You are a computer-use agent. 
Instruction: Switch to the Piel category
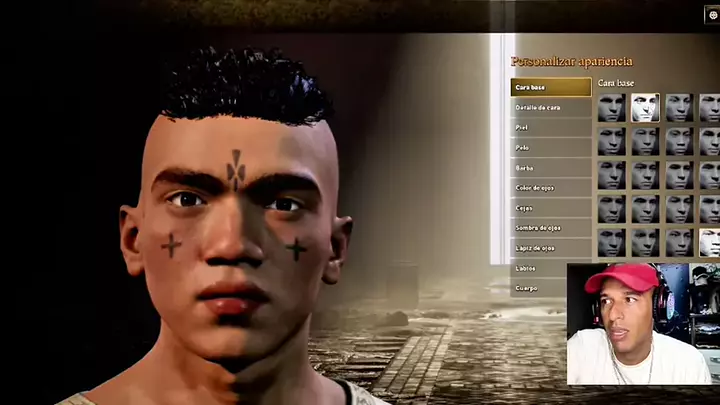pyautogui.click(x=550, y=127)
